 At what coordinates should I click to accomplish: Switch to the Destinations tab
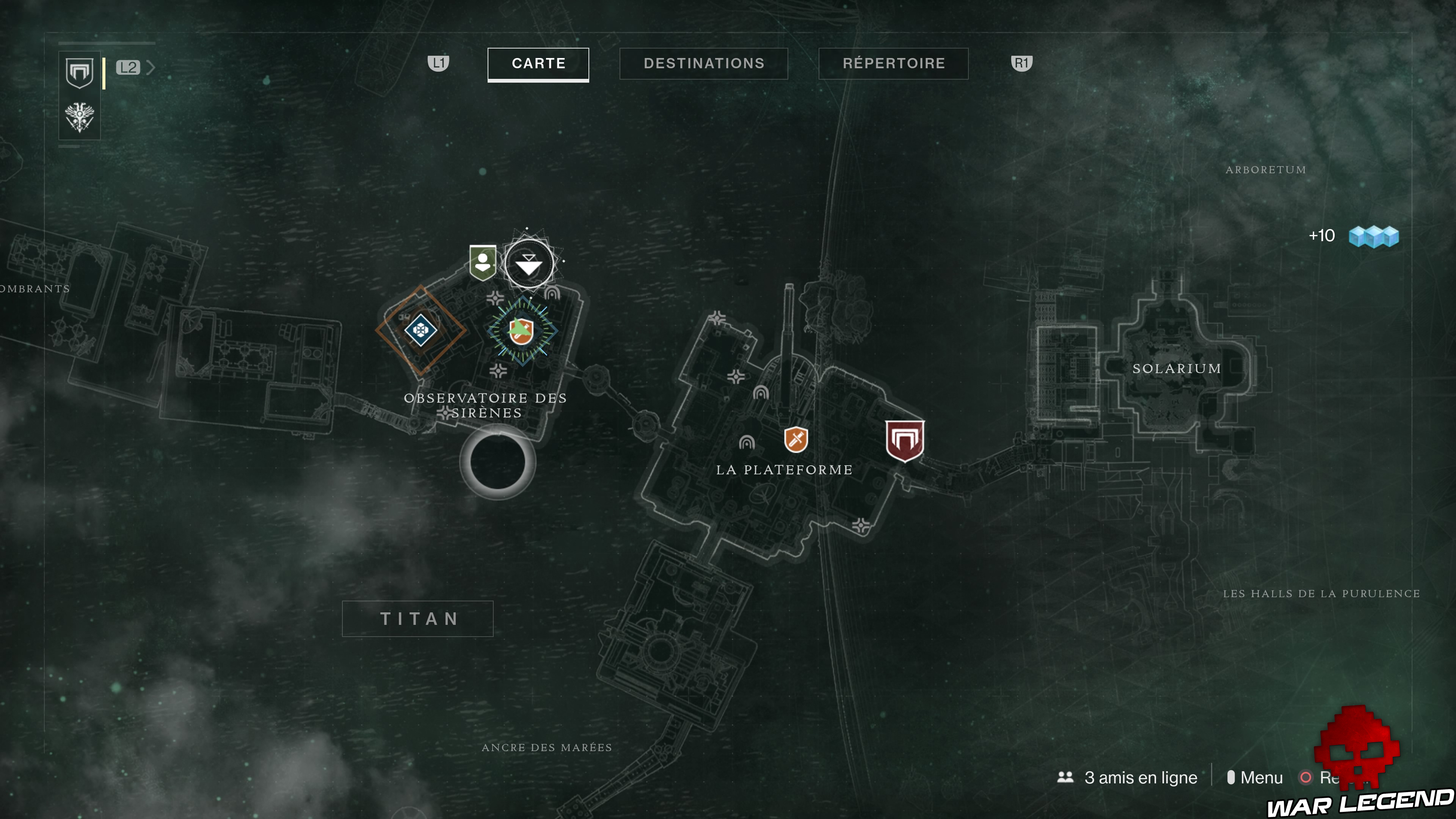[x=704, y=63]
